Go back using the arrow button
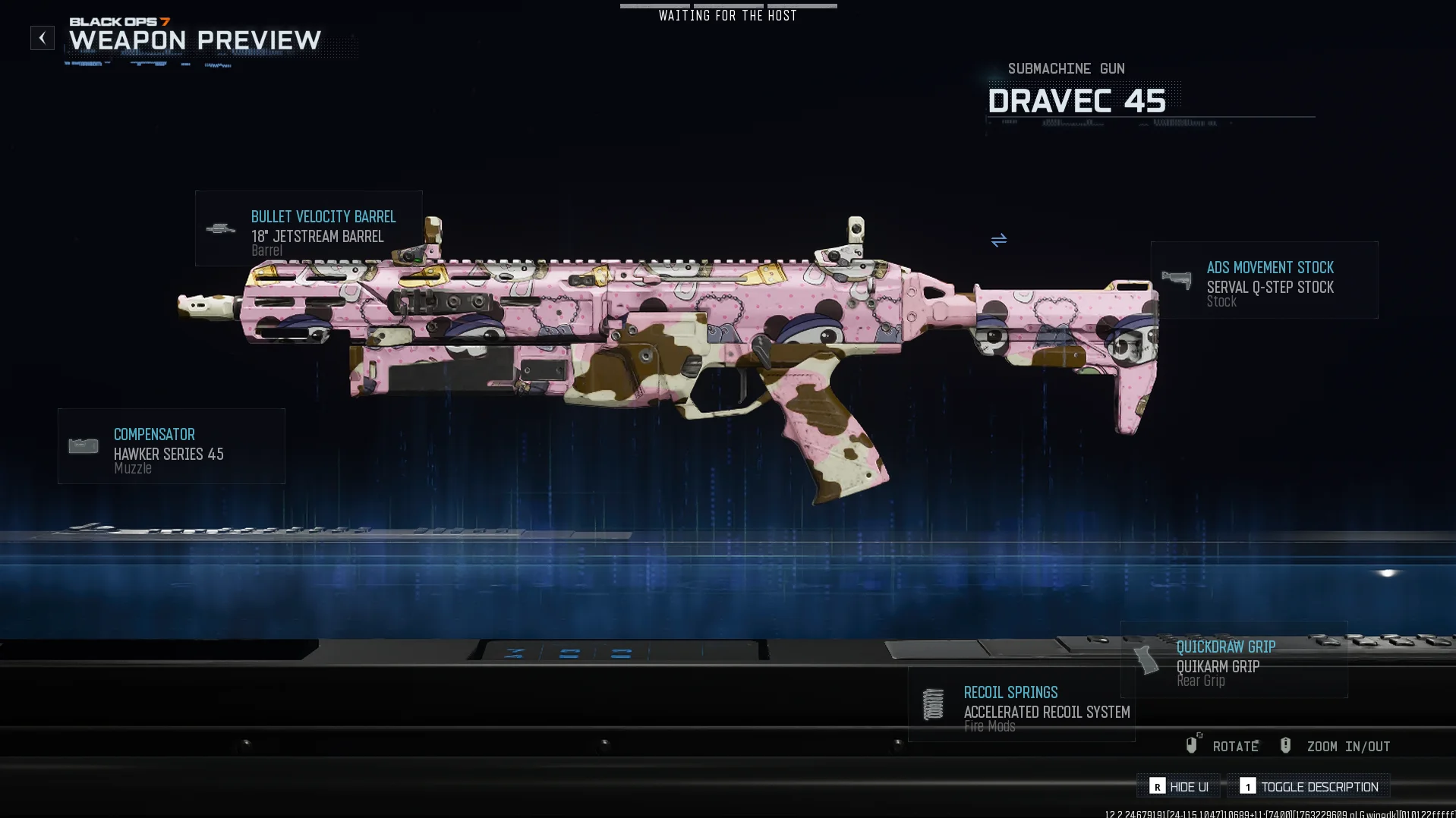 [x=43, y=38]
